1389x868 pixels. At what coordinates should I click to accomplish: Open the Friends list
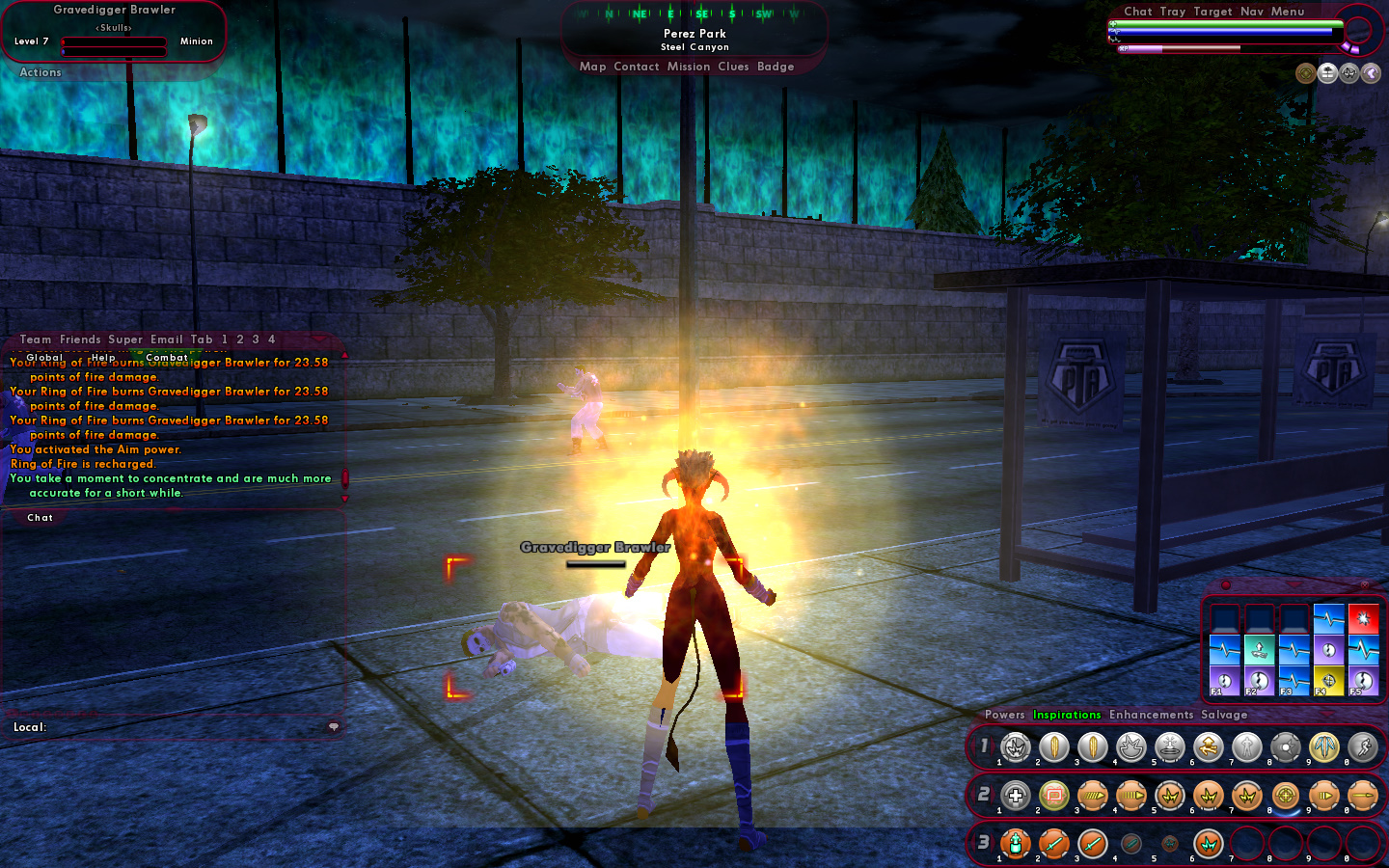click(80, 339)
